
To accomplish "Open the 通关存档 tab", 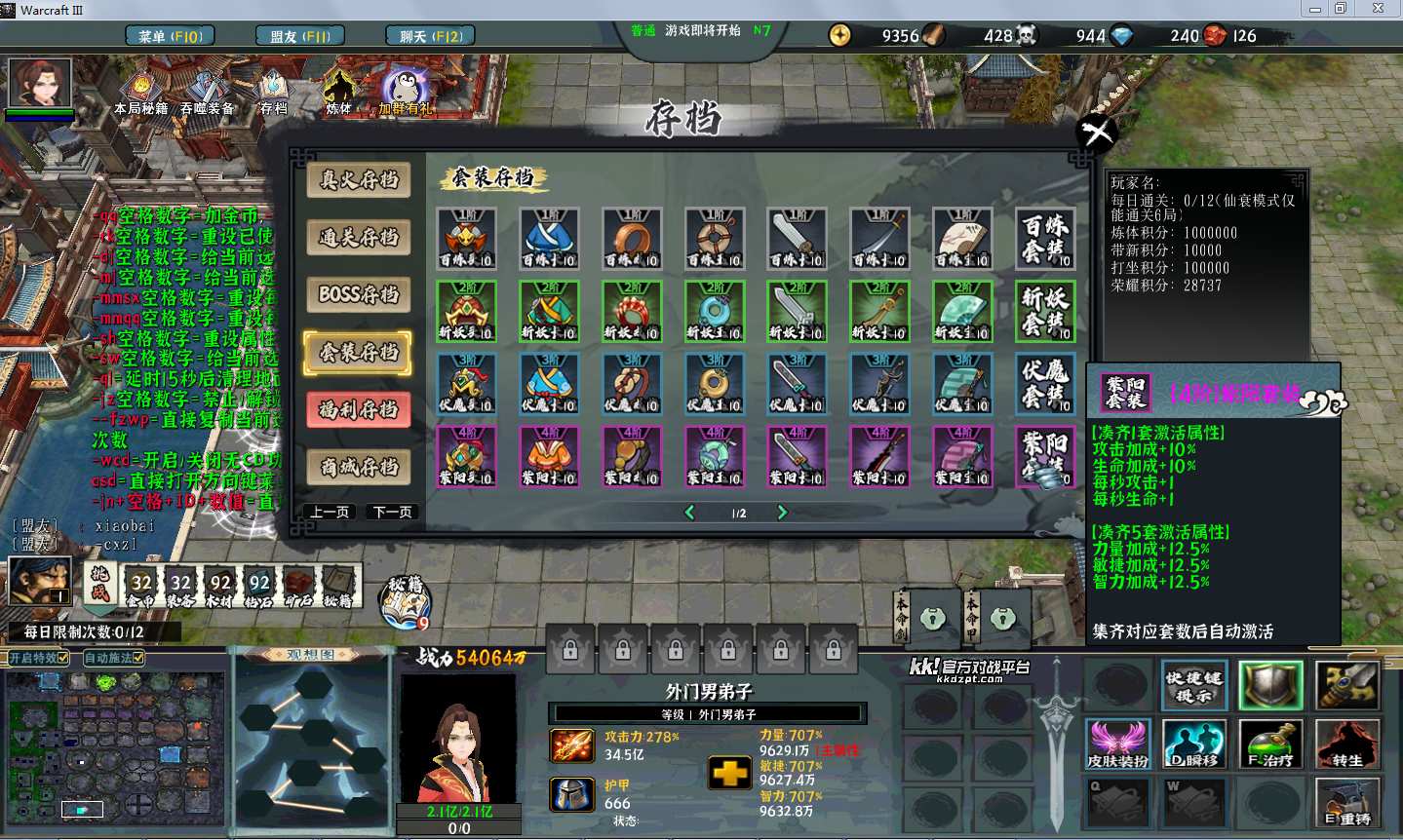I will (x=359, y=237).
